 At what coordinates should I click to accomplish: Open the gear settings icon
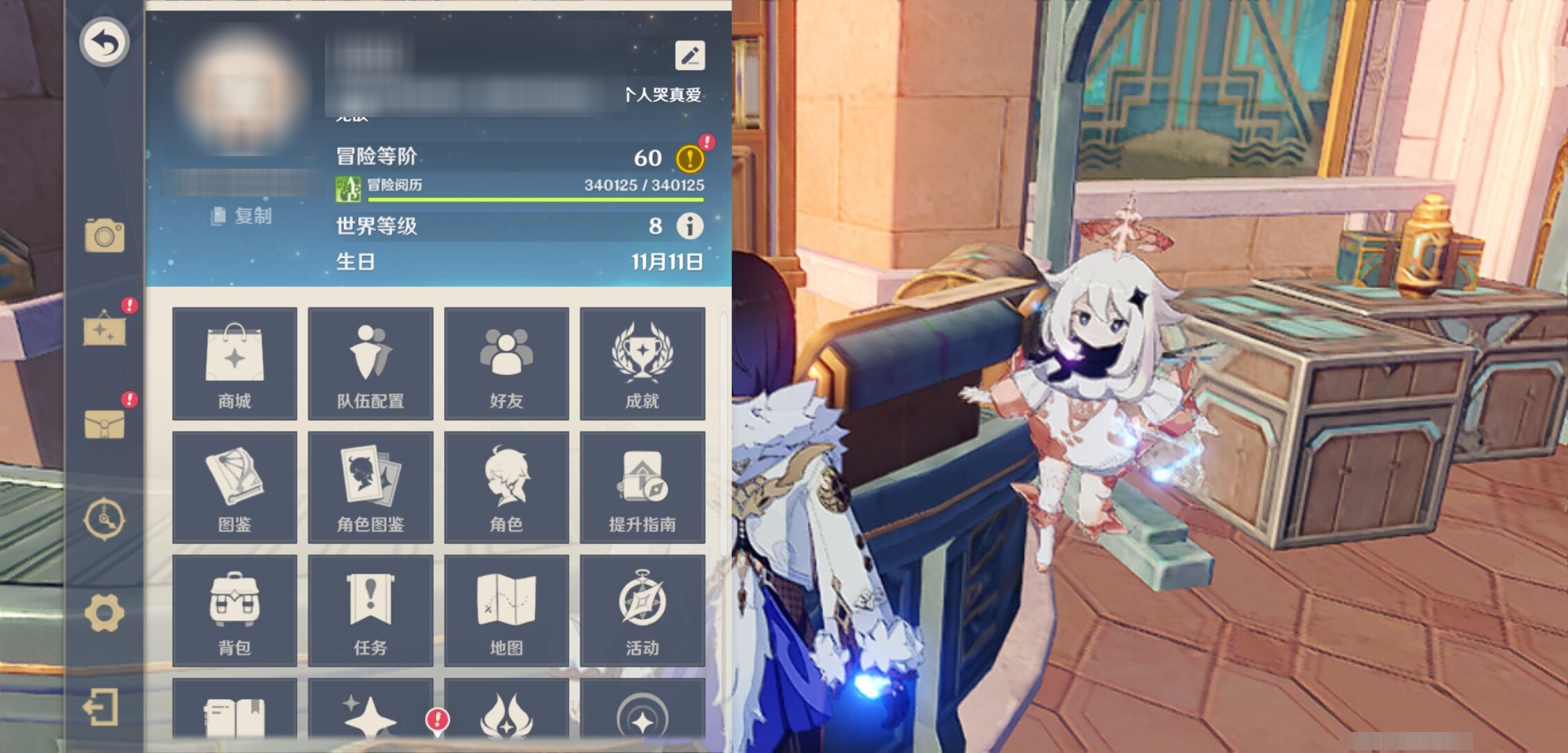(105, 613)
